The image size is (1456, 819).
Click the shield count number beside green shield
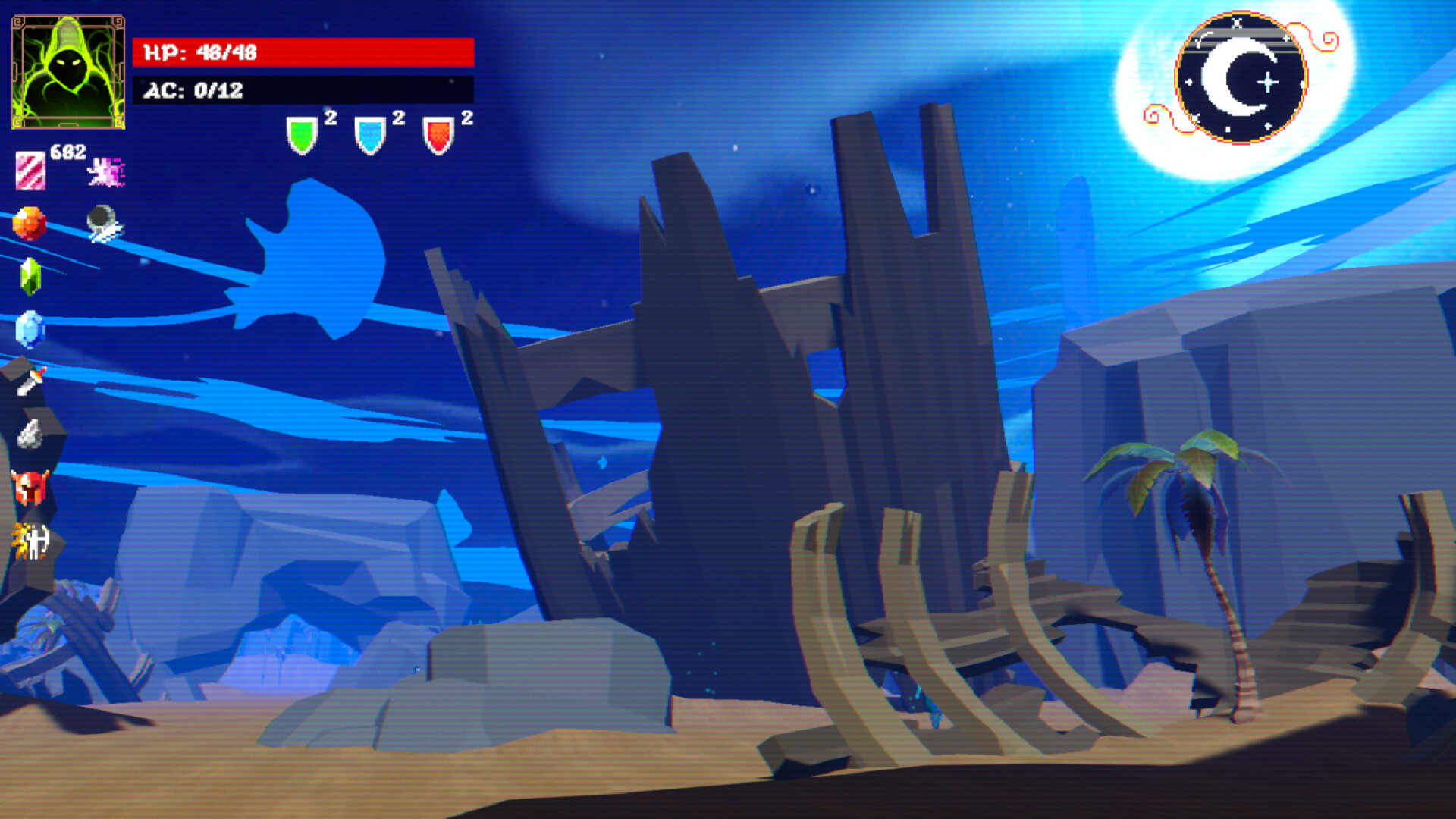pyautogui.click(x=330, y=118)
